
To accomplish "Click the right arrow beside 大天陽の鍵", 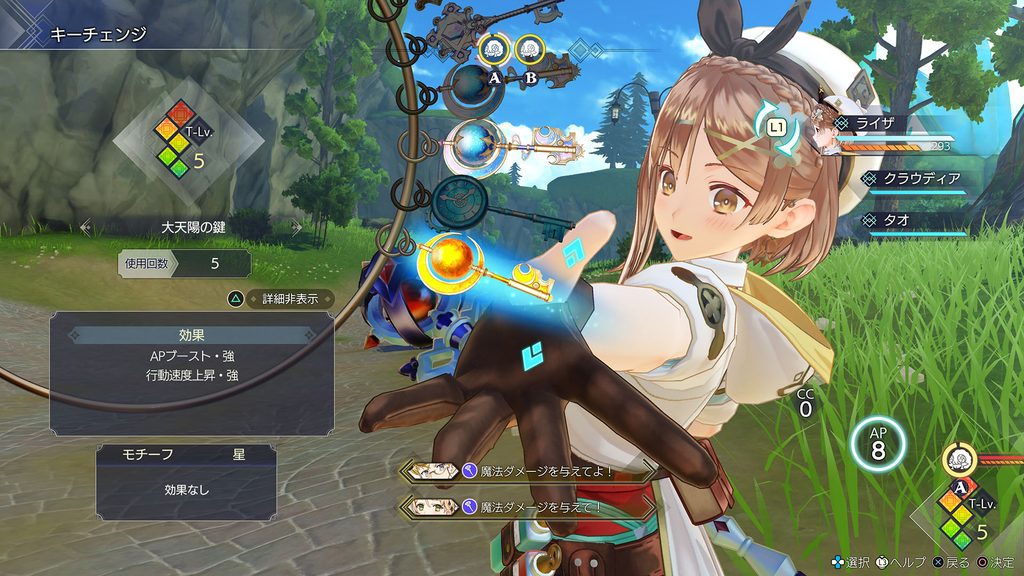I will click(x=296, y=227).
